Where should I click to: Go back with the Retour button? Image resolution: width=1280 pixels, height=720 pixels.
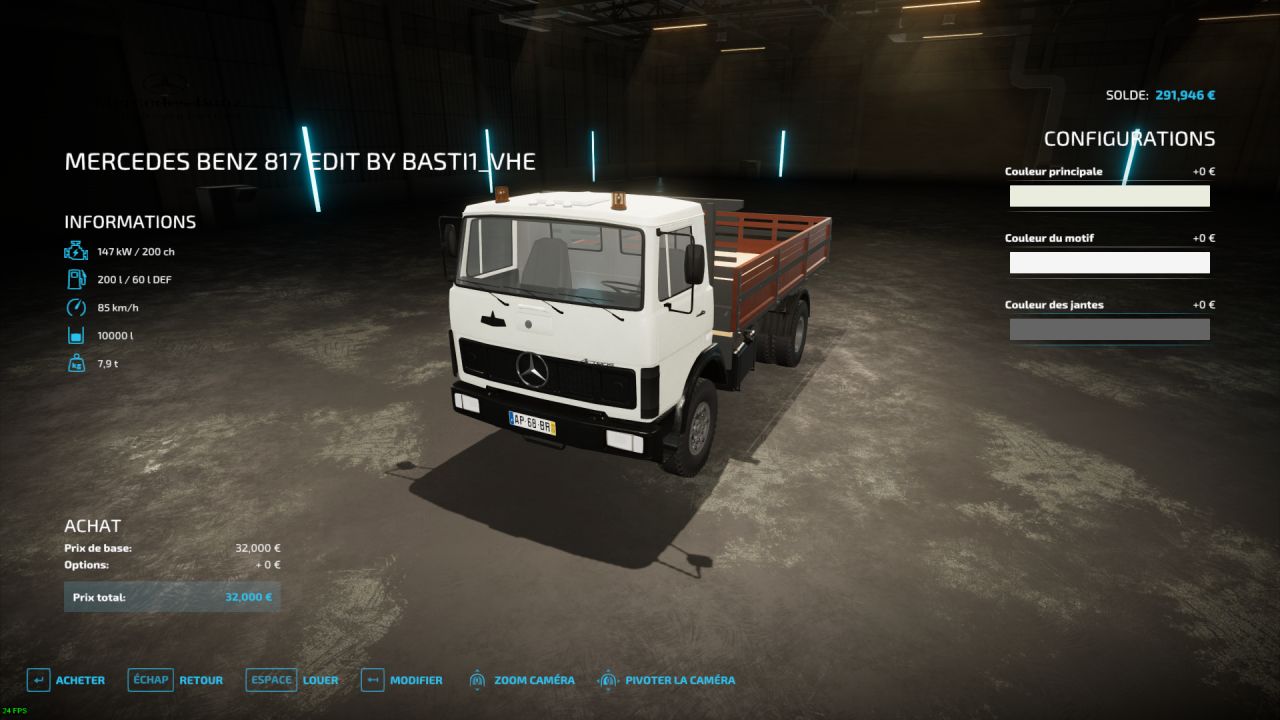point(176,680)
